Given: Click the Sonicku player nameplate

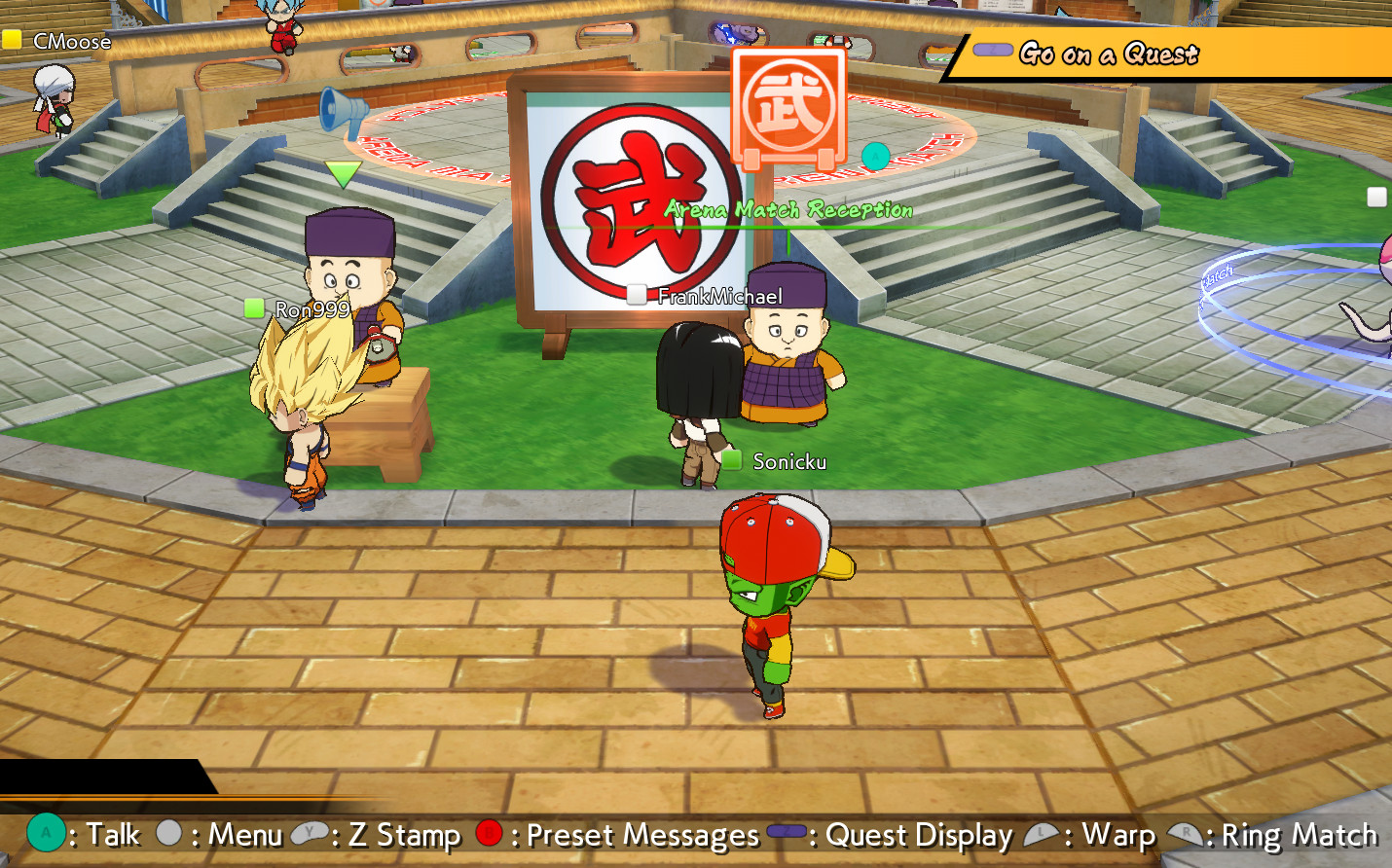Looking at the screenshot, I should [788, 461].
